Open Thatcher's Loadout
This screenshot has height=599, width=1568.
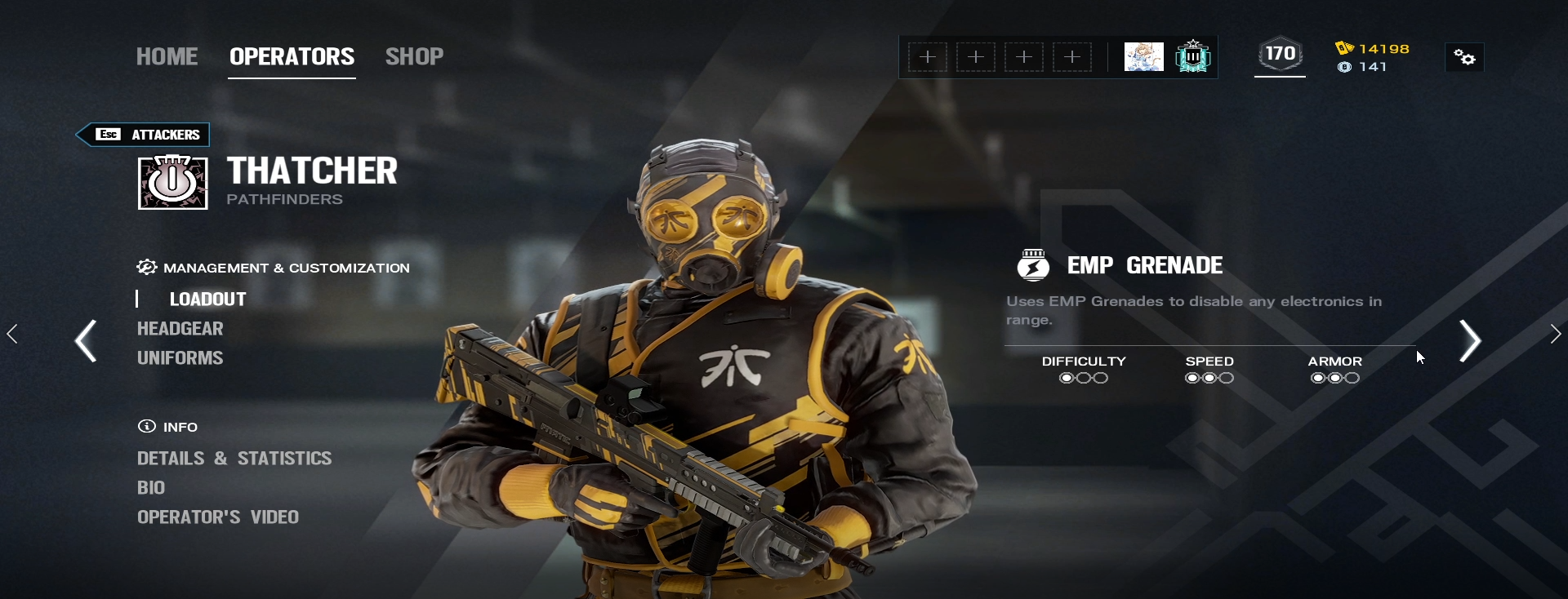pos(207,299)
